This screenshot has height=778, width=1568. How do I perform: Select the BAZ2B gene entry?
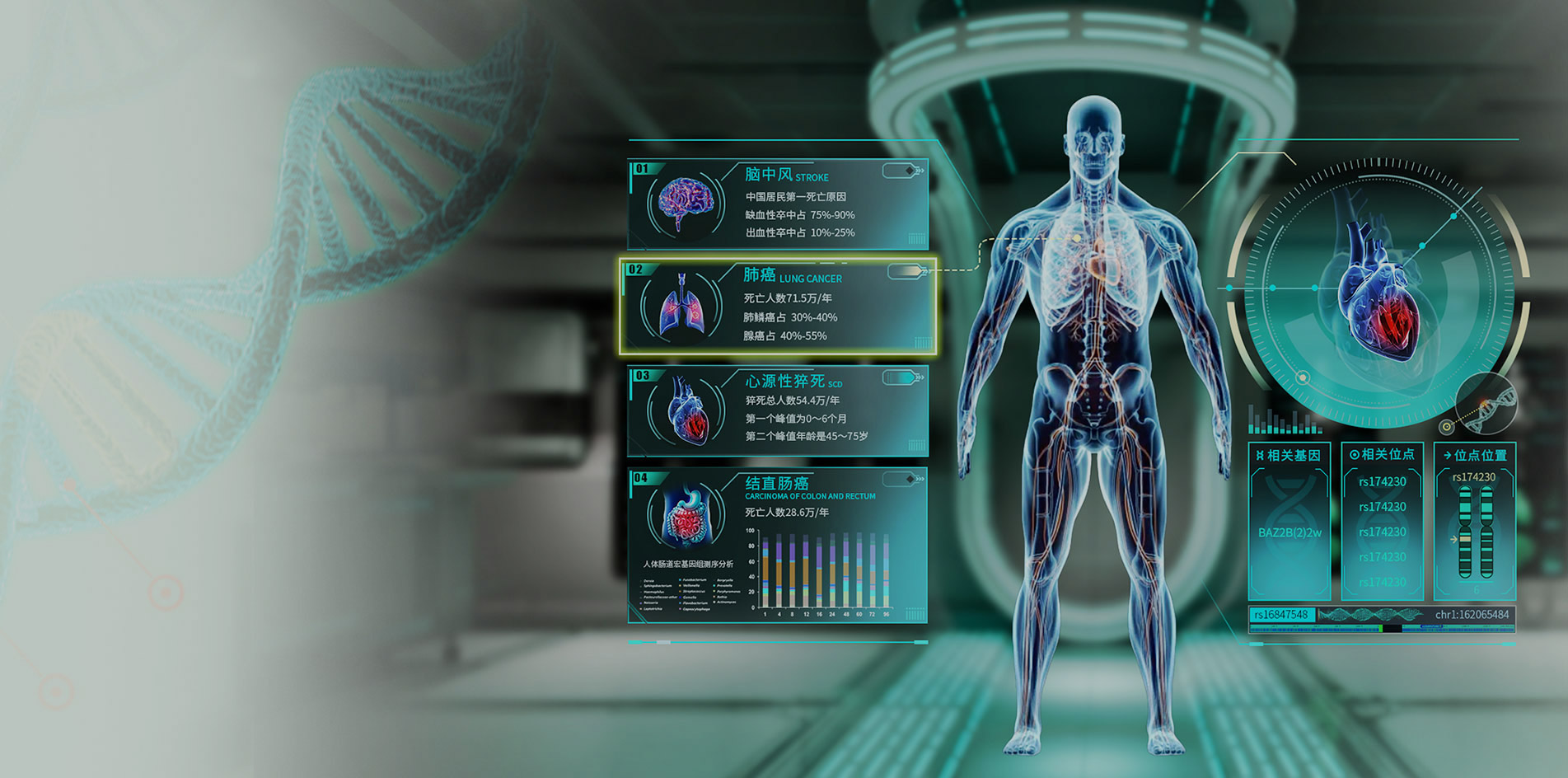1290,532
